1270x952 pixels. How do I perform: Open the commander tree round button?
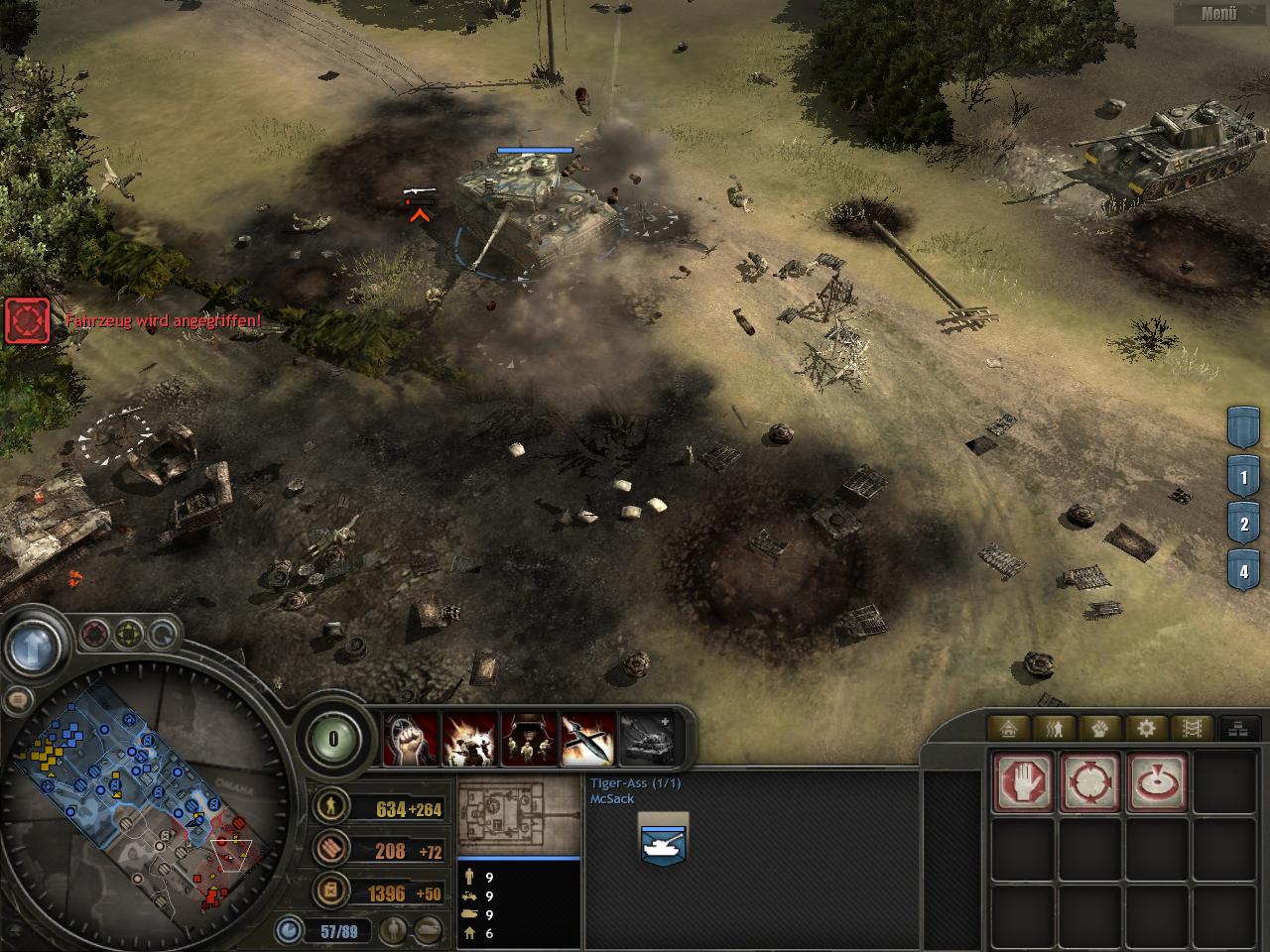(333, 739)
